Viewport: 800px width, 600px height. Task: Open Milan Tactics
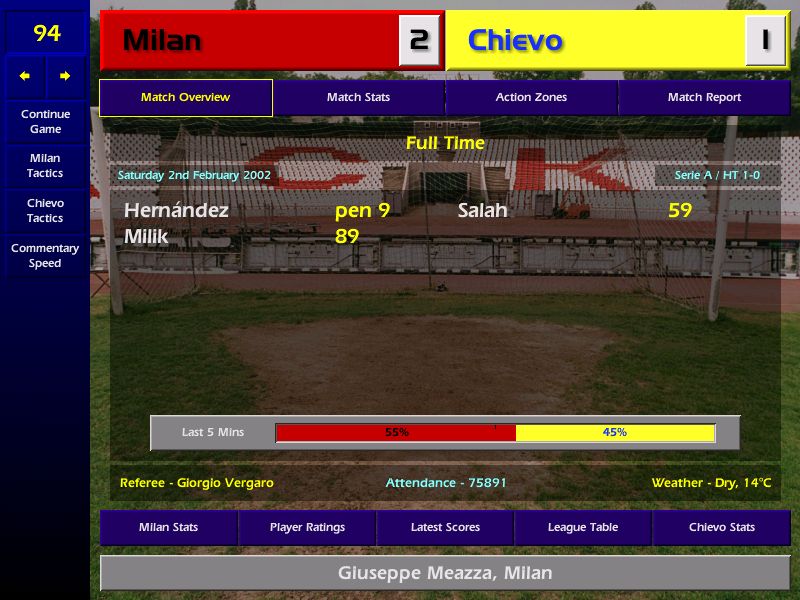click(45, 165)
